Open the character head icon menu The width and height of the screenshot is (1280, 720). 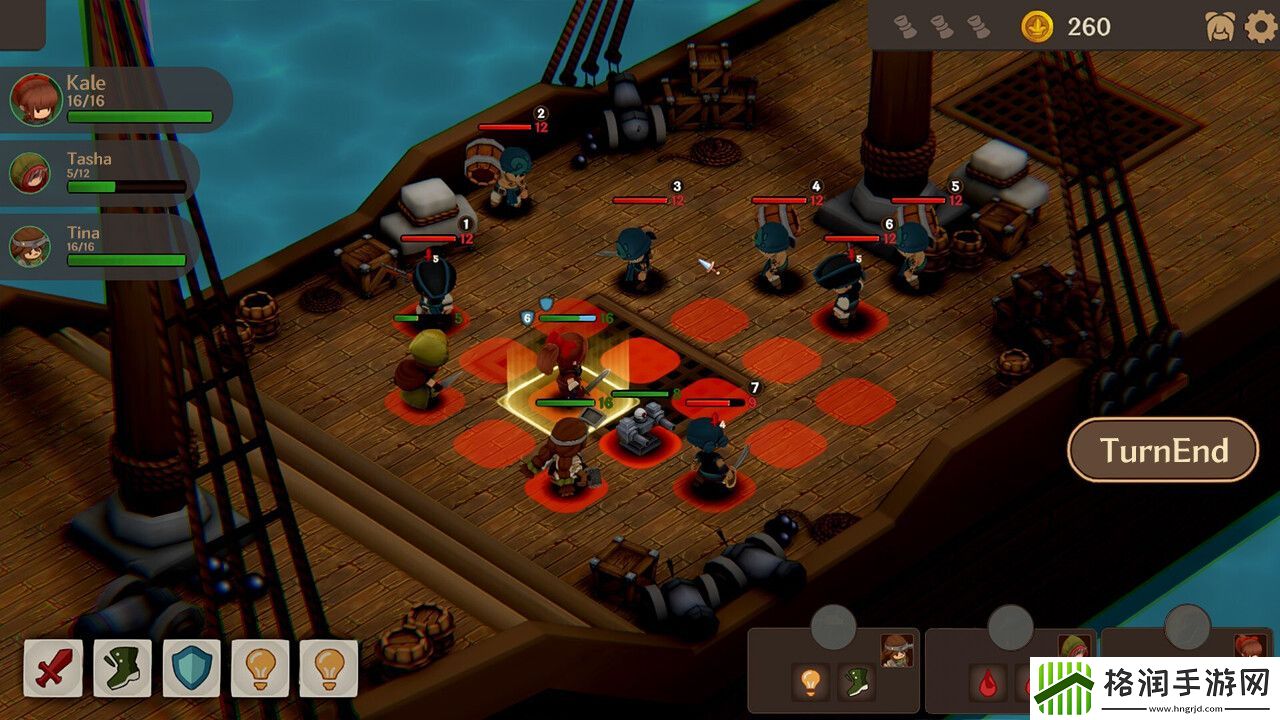[1220, 27]
